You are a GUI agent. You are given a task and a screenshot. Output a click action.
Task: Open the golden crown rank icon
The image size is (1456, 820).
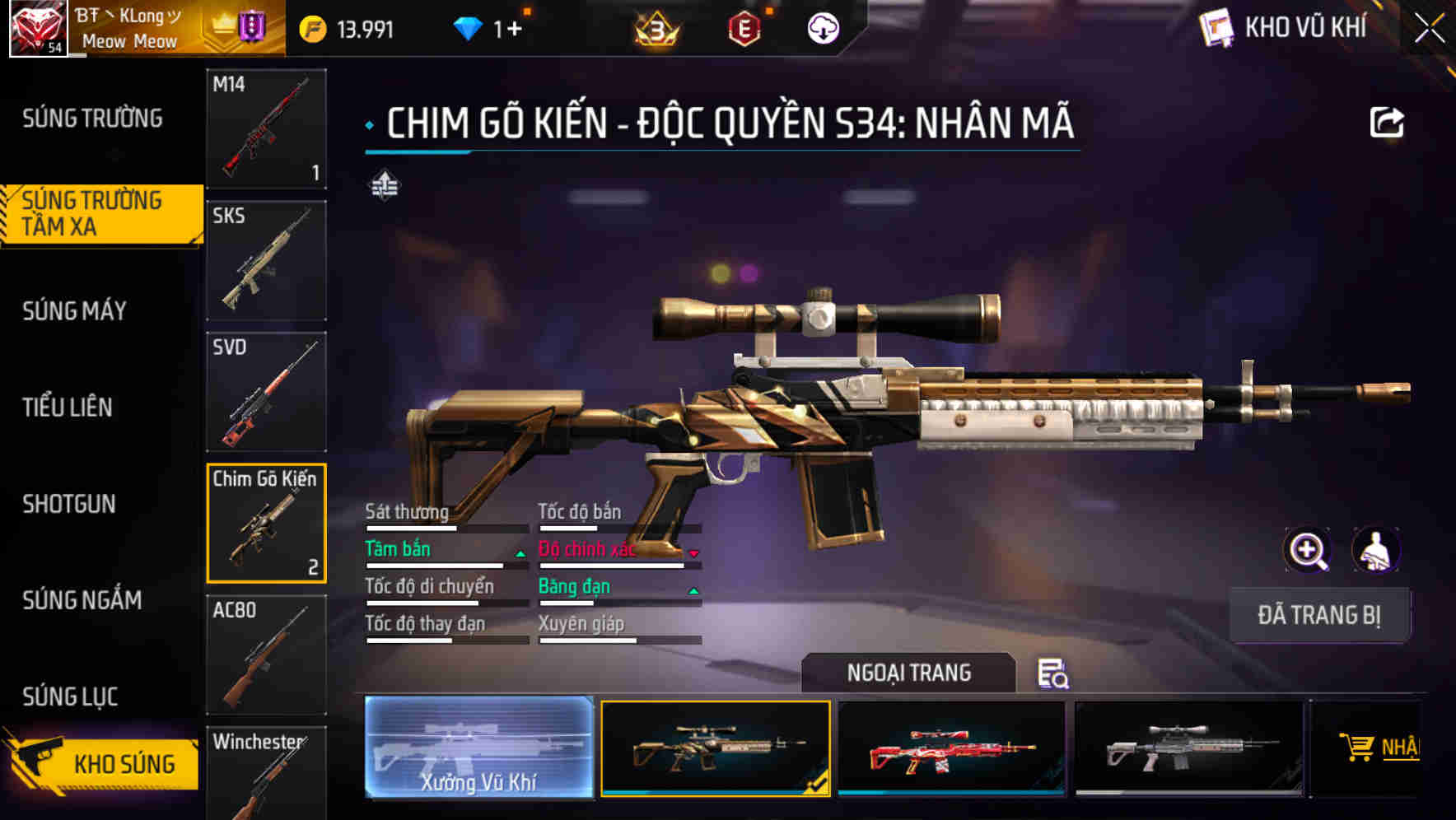click(x=655, y=26)
